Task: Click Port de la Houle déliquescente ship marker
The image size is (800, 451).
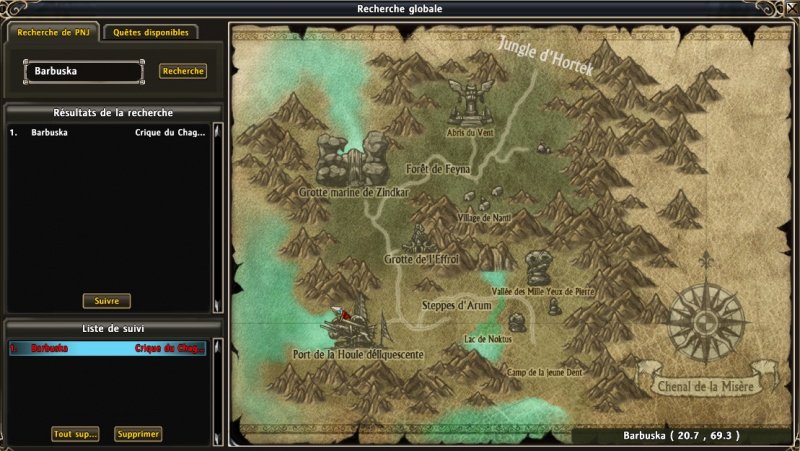Action: click(x=350, y=326)
